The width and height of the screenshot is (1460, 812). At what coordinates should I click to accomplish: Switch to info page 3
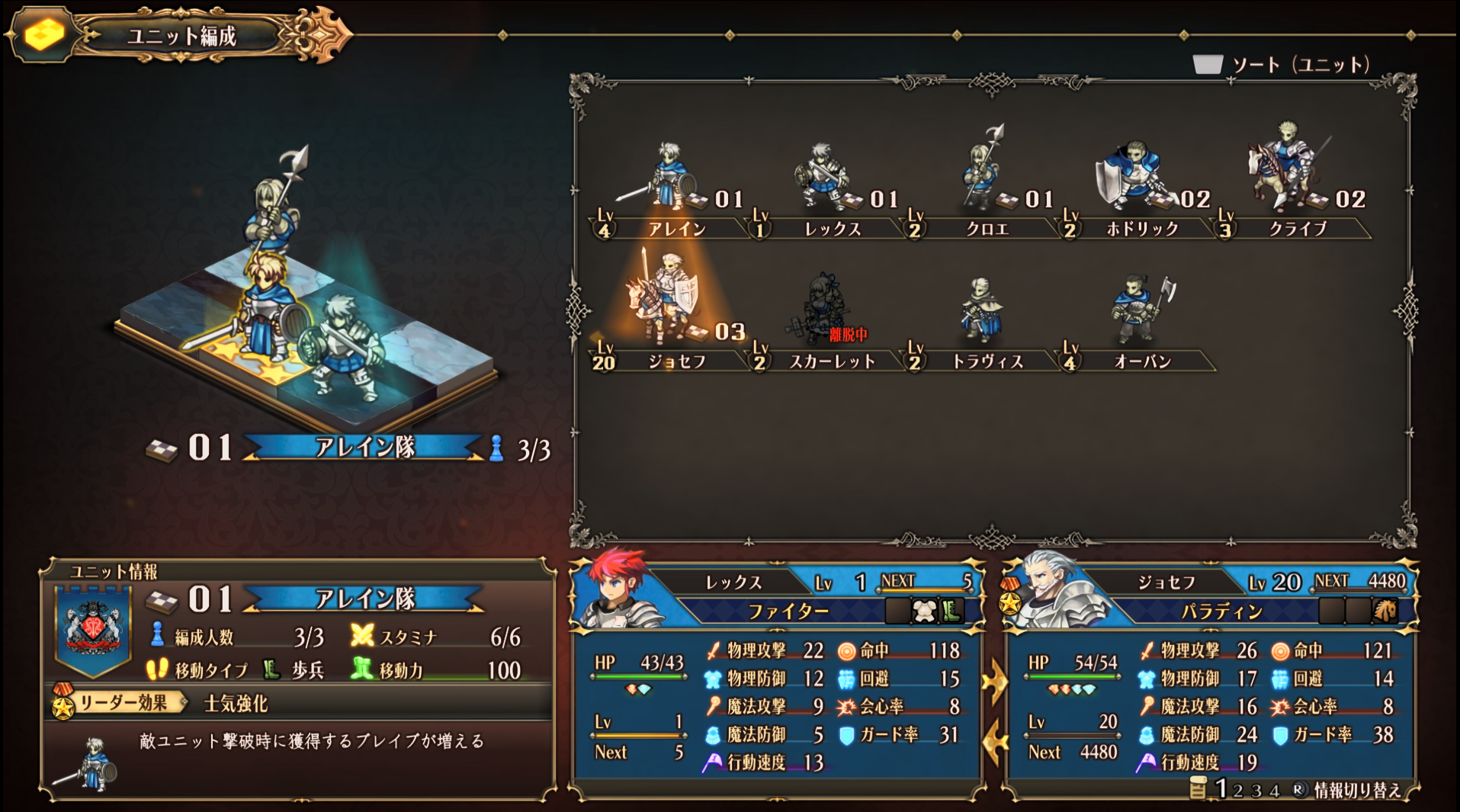(1256, 791)
